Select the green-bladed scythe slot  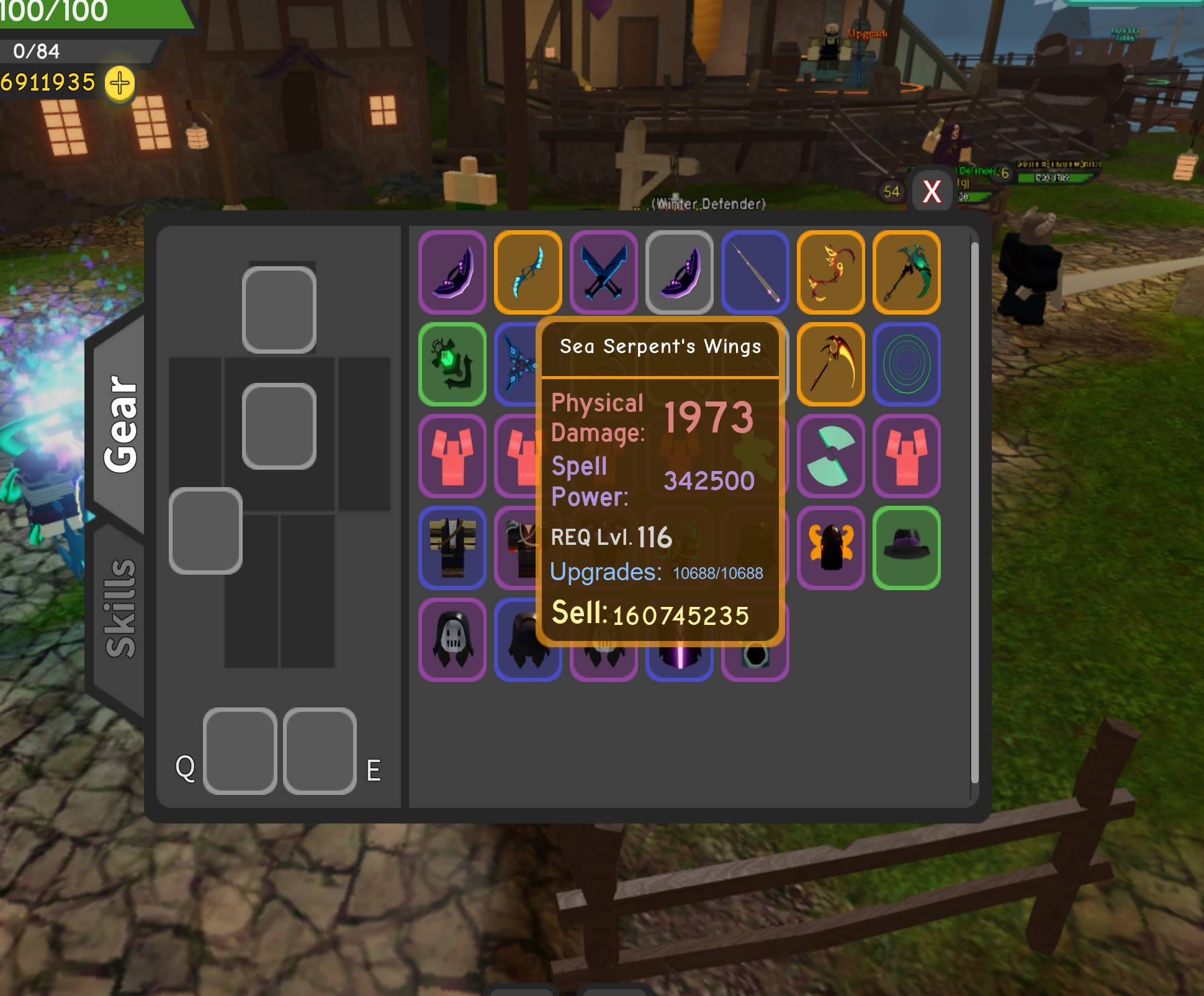pyautogui.click(x=906, y=272)
